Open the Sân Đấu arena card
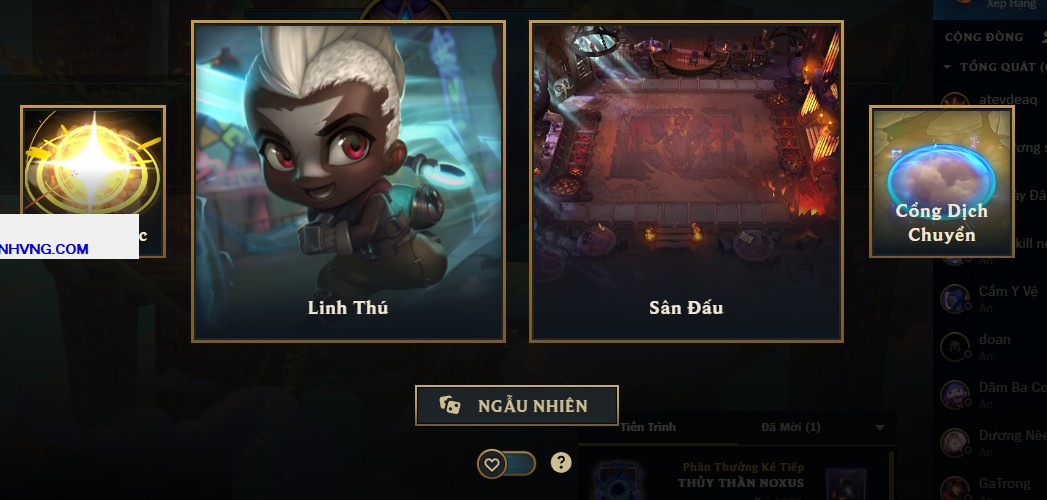Viewport: 1047px width, 500px height. tap(686, 181)
